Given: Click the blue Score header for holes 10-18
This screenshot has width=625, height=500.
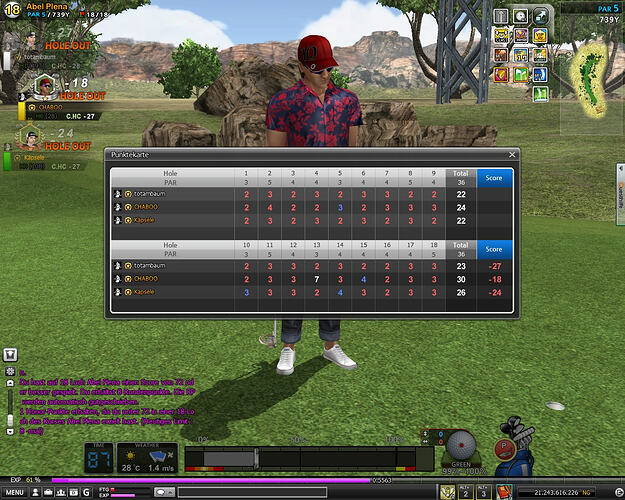Looking at the screenshot, I should point(494,248).
